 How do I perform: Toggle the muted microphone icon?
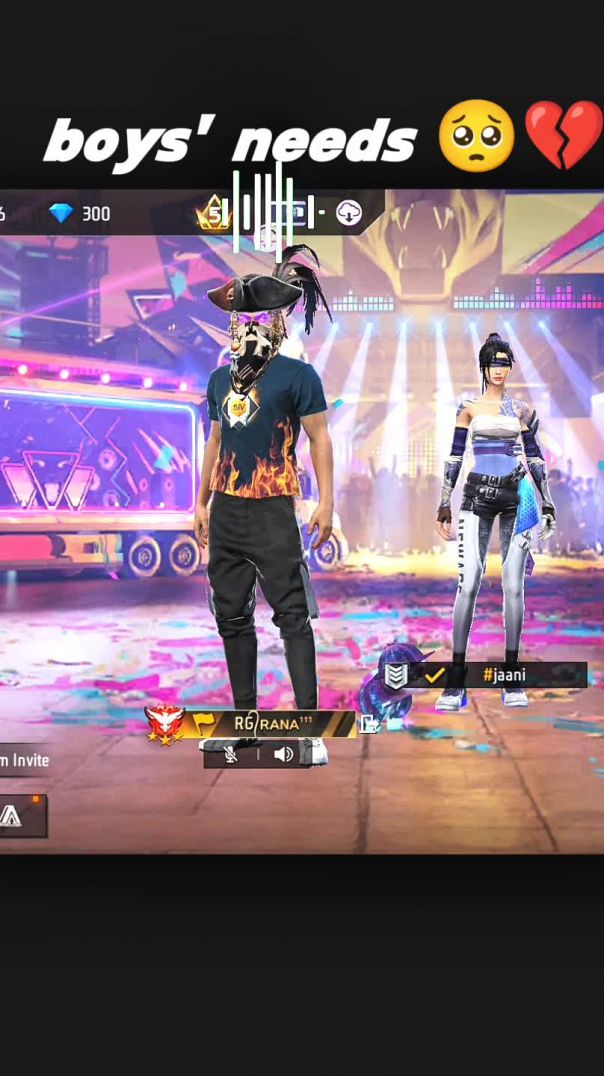point(231,754)
